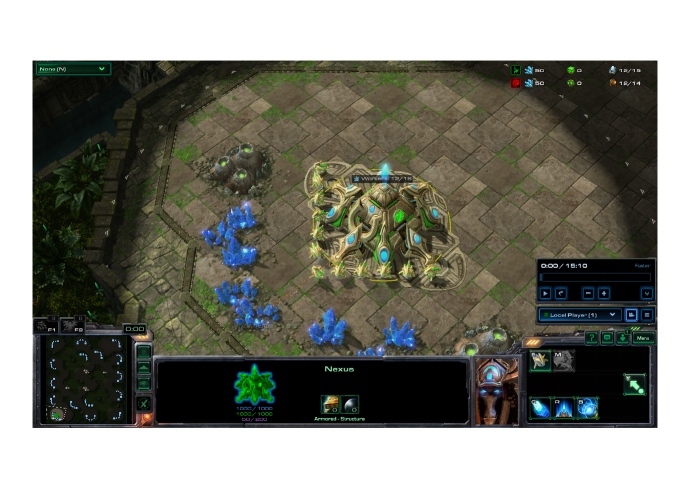Choose the Set Rally Point command

[x=634, y=384]
